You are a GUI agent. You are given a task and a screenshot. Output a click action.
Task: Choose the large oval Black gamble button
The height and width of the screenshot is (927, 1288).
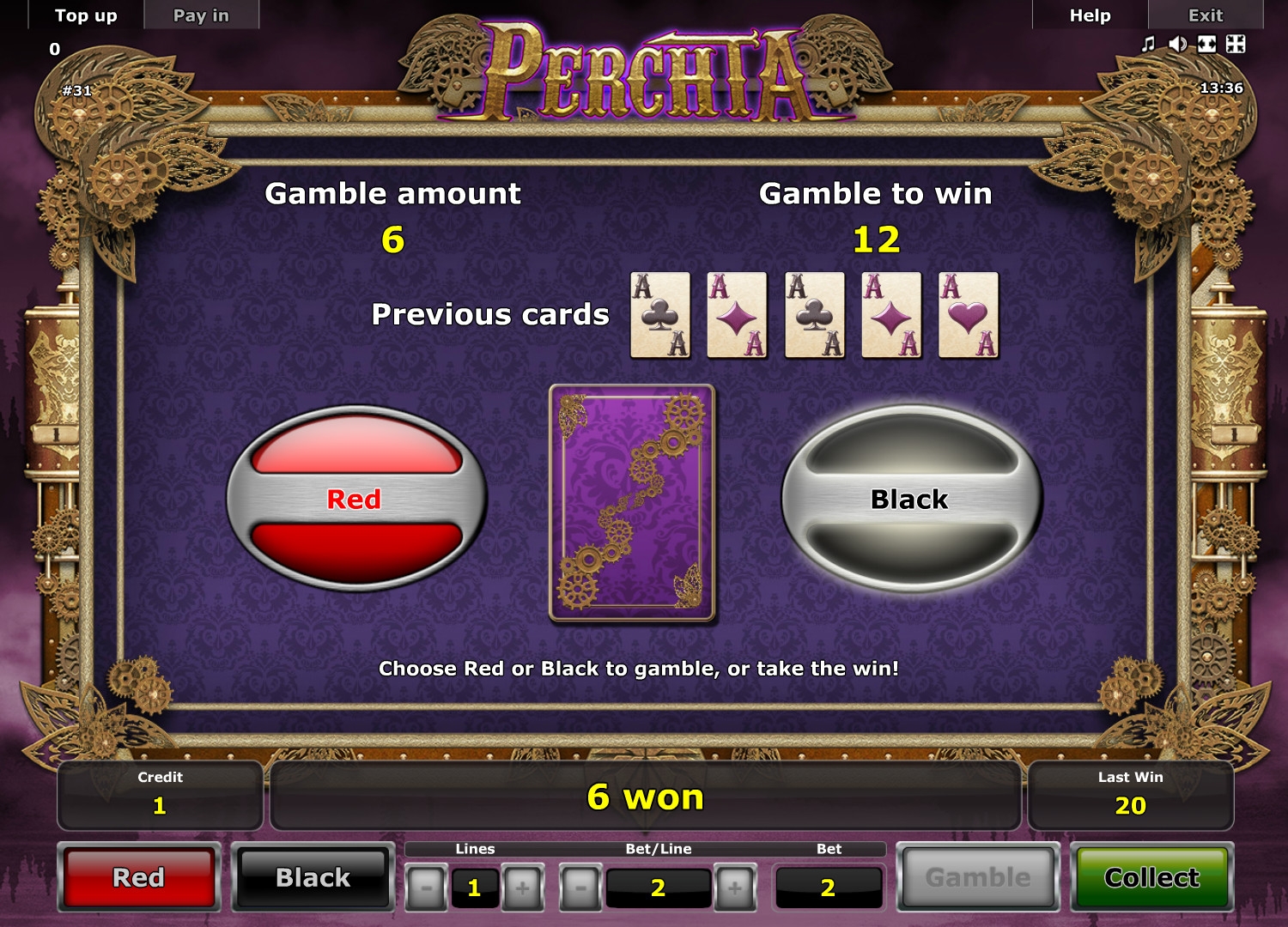(910, 499)
